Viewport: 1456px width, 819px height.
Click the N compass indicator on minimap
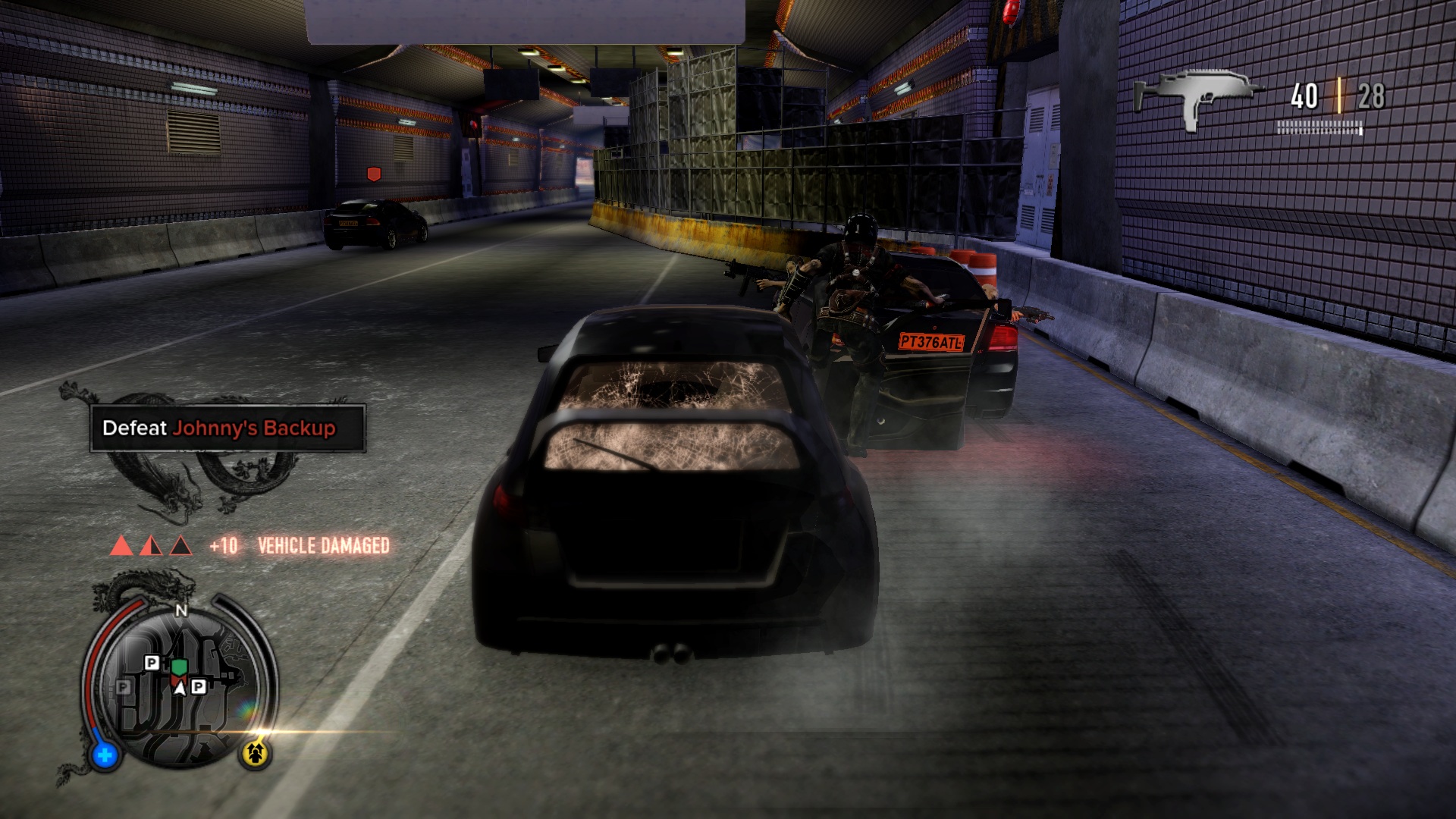click(181, 611)
